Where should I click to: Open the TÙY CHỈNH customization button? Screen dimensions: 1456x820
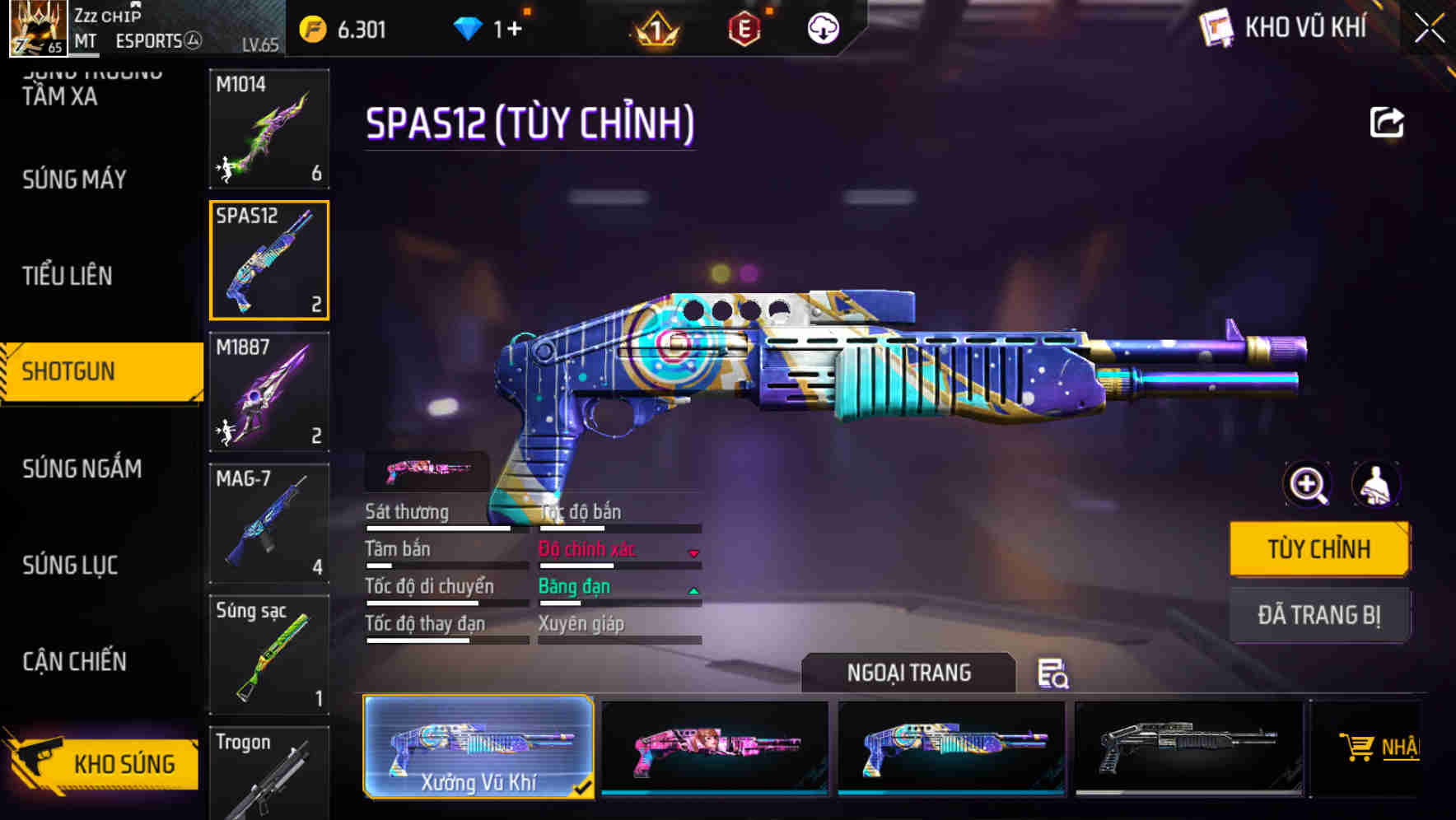coord(1319,549)
